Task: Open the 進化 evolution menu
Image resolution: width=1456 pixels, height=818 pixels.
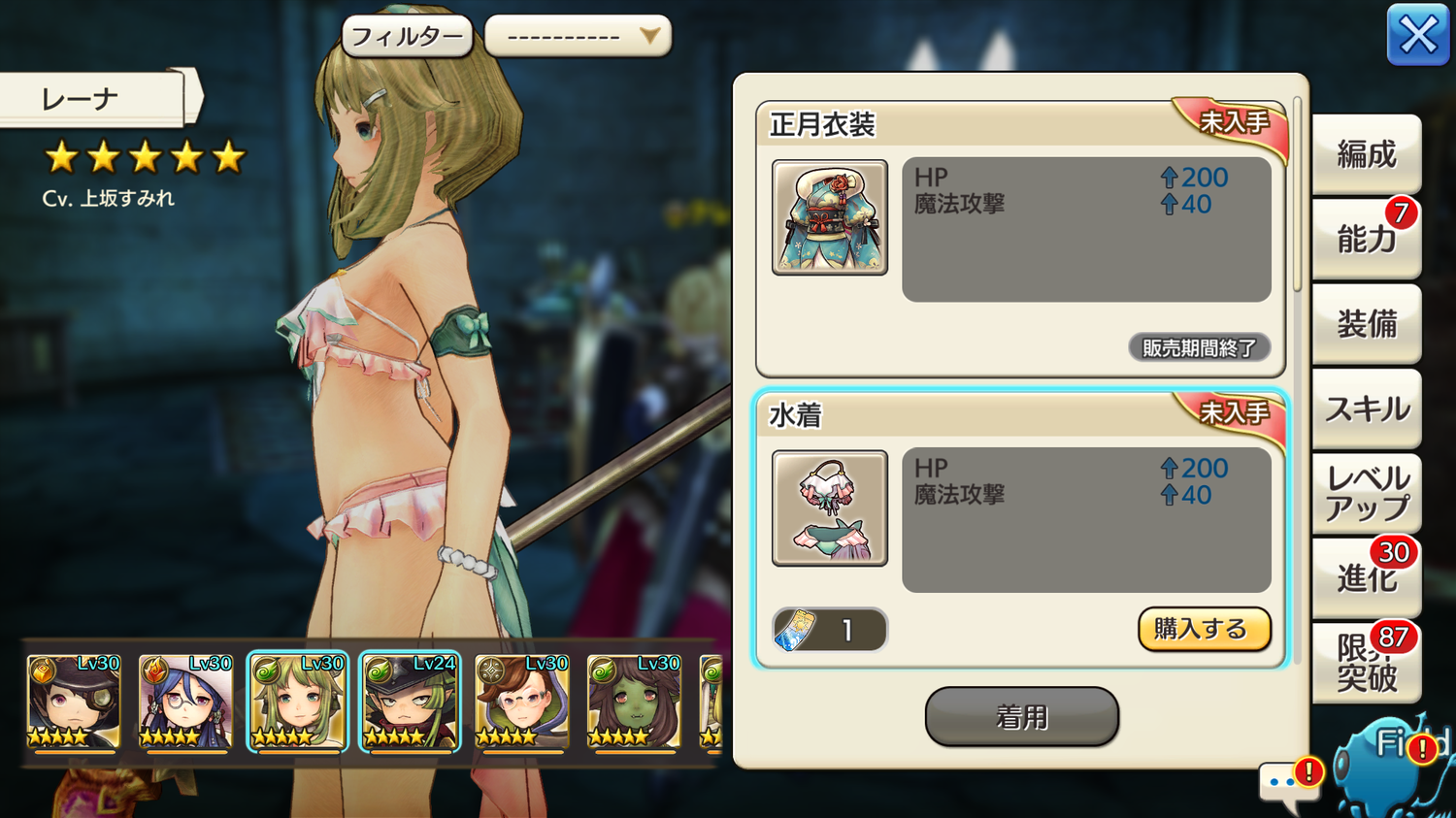Action: [1366, 578]
